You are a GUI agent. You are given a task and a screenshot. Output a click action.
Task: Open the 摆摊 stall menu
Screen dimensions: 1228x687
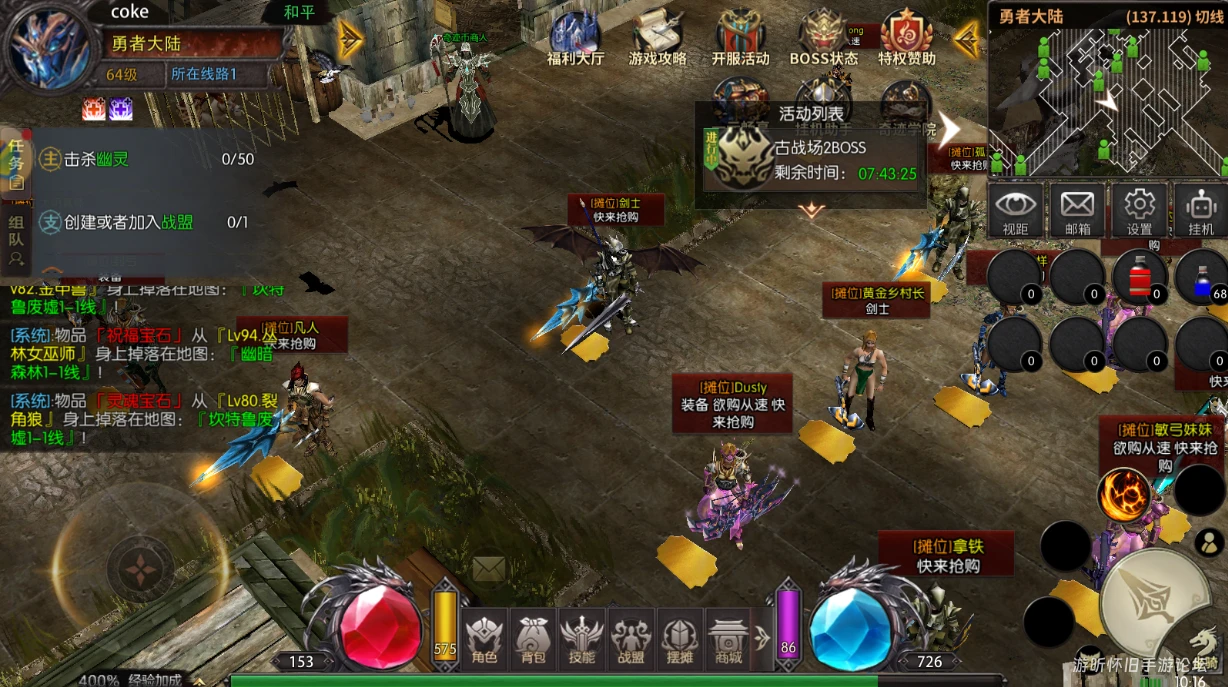click(680, 638)
